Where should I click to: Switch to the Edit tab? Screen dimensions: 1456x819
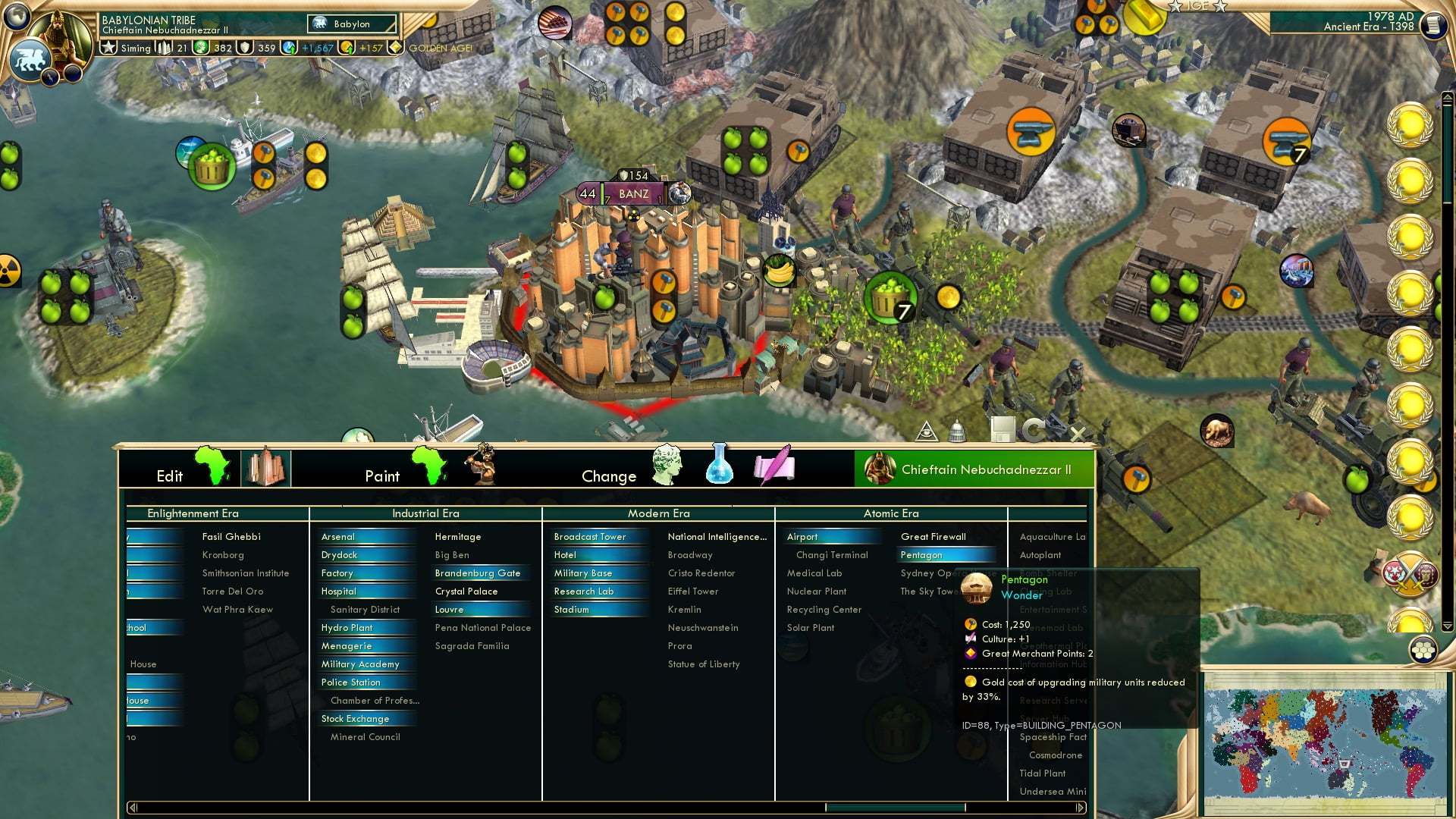coord(171,475)
